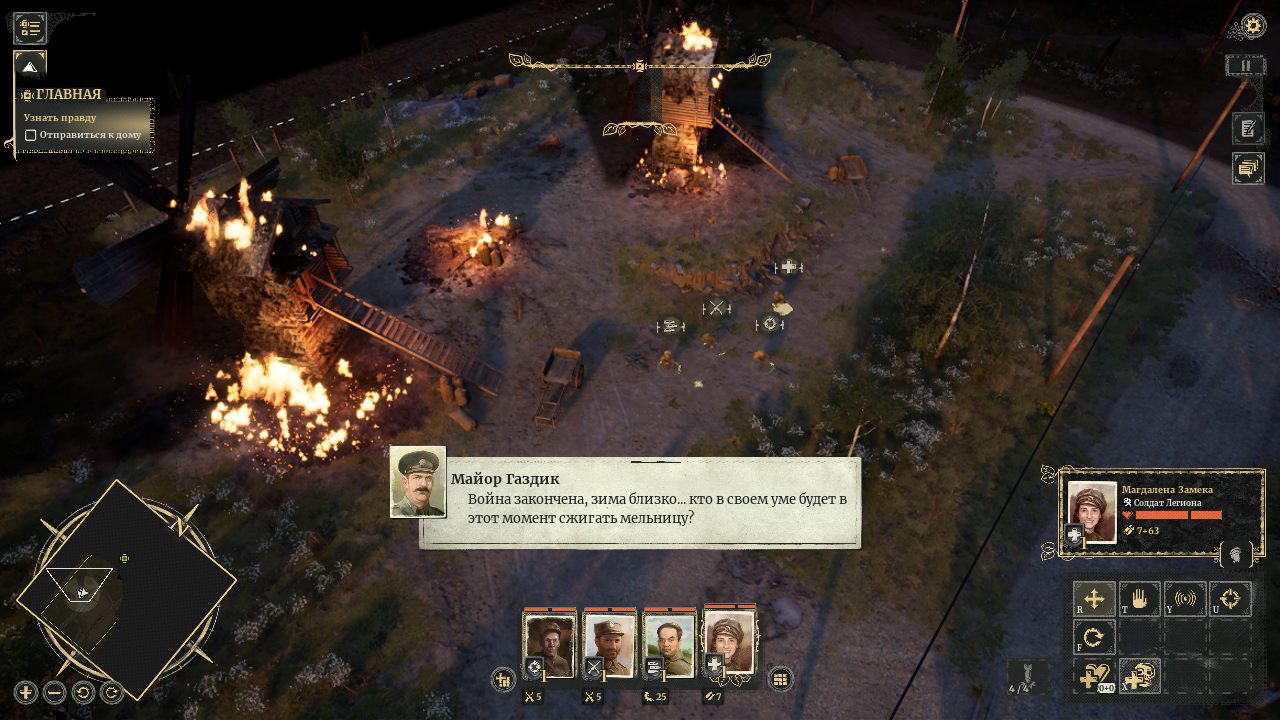Select the machine gunner squad portrait
Viewport: 1280px width, 720px height.
[669, 645]
